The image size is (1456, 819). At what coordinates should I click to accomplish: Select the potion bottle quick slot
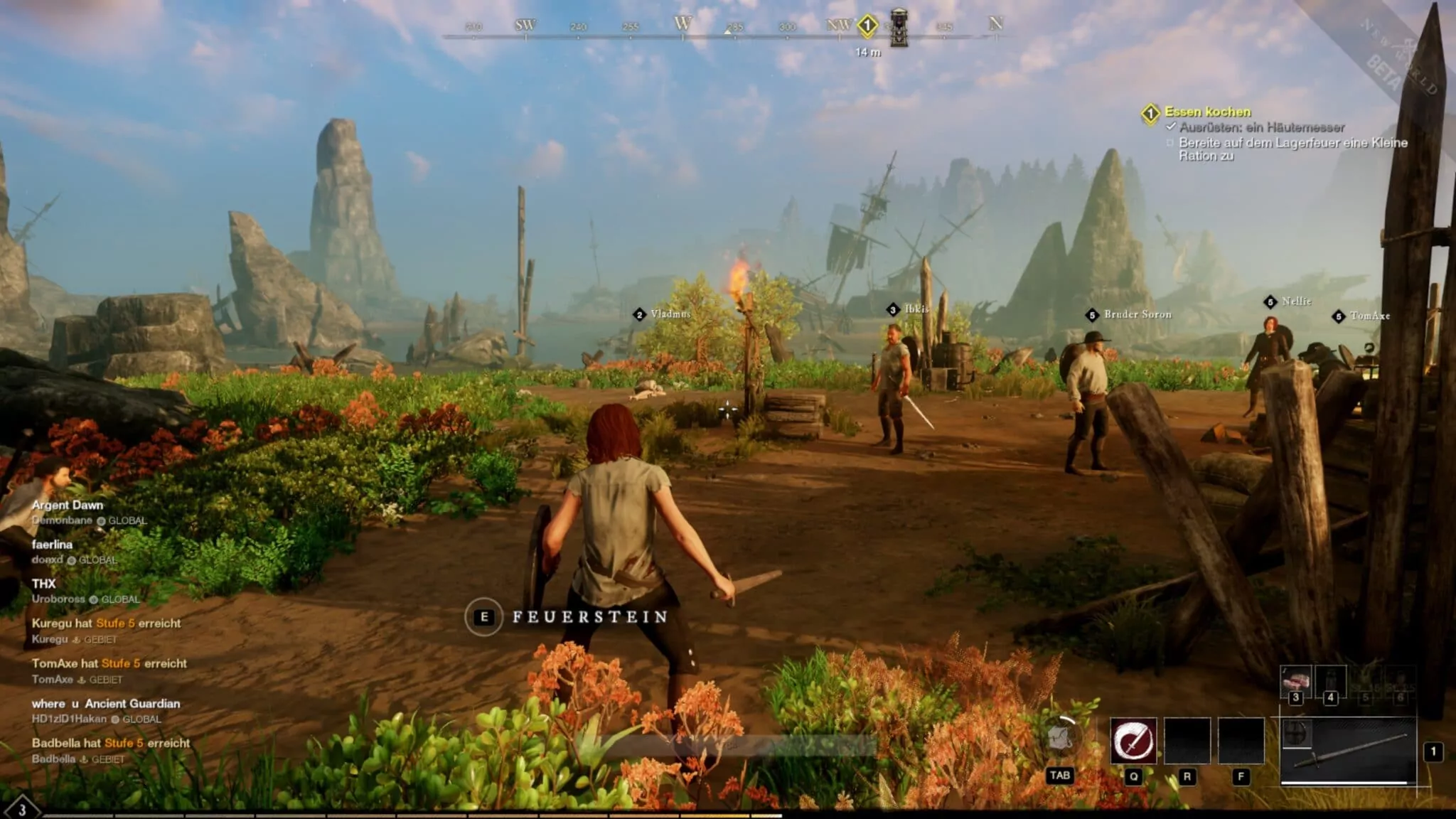click(x=1330, y=682)
